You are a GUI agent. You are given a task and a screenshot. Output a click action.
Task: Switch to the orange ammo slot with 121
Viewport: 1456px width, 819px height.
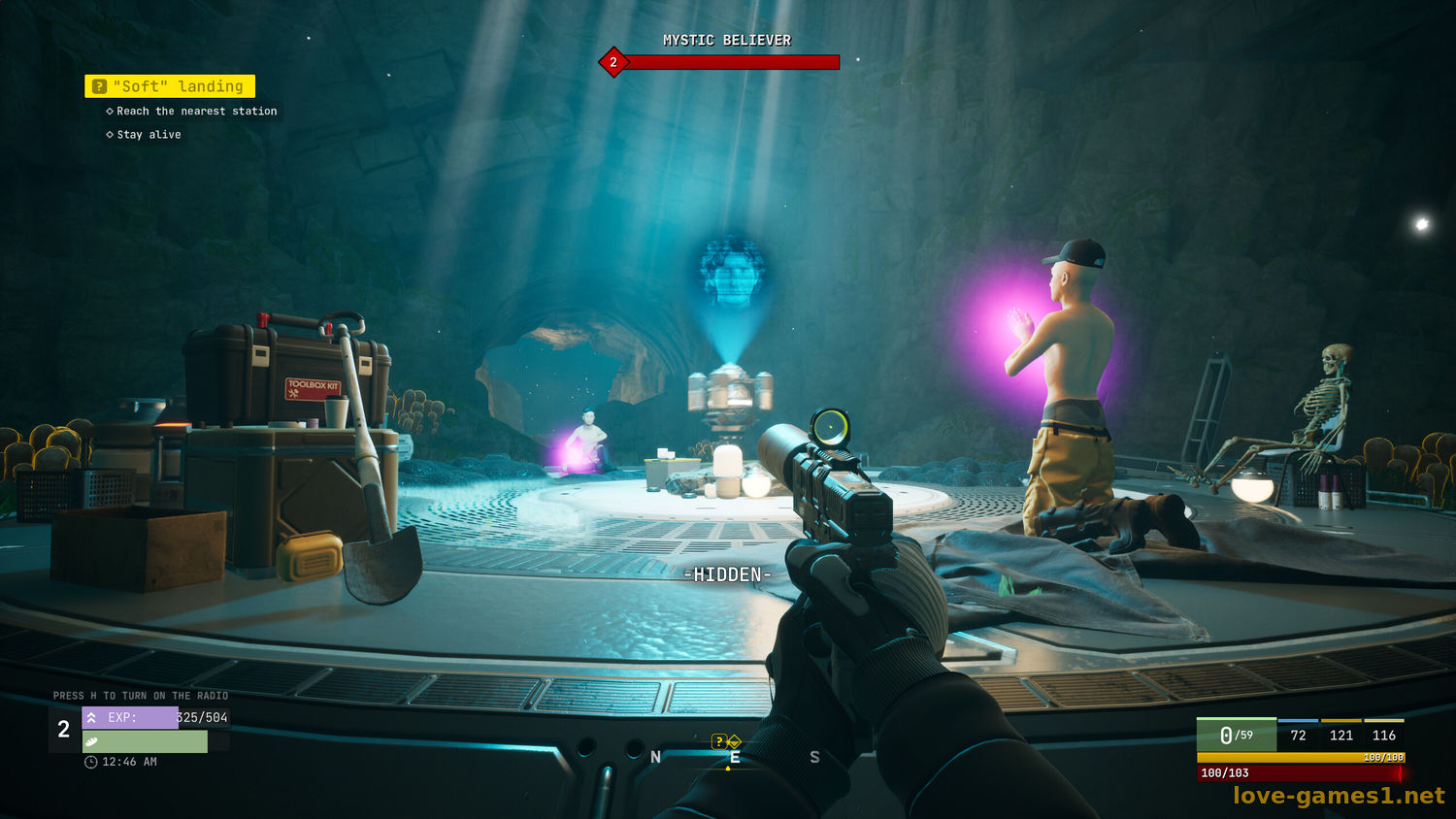click(1341, 736)
